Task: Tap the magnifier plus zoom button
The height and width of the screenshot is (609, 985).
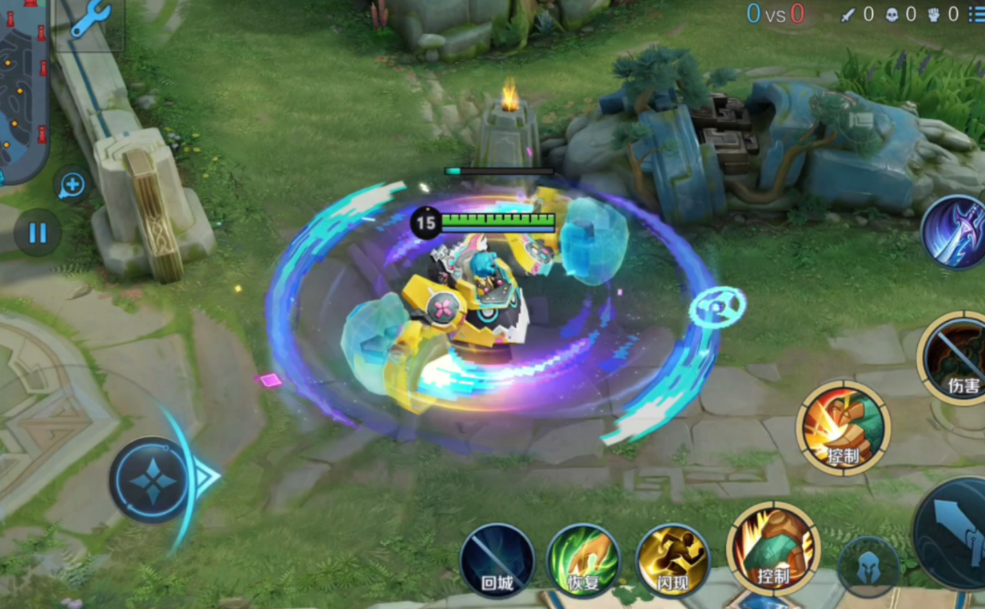Action: click(x=72, y=184)
